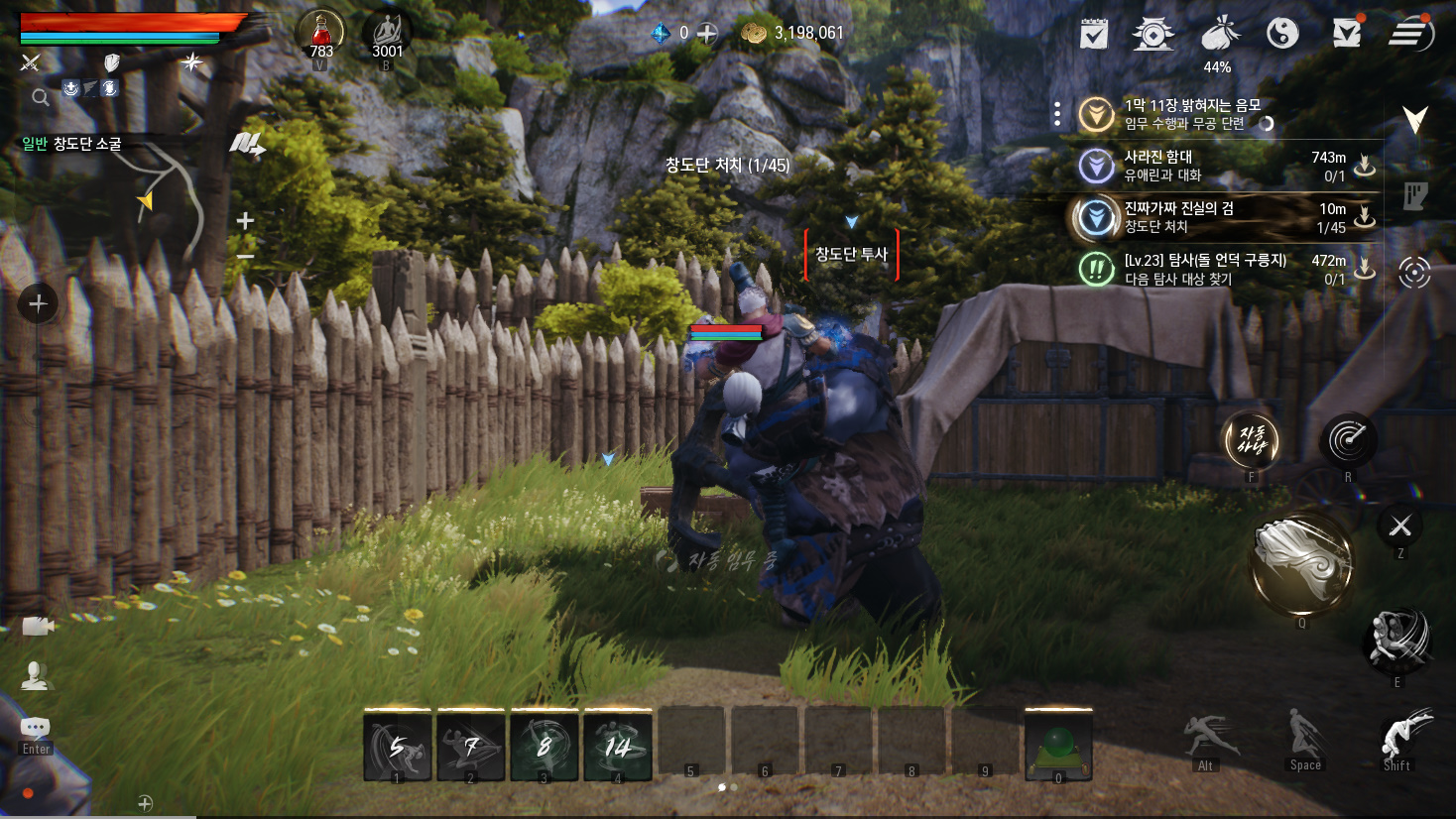Viewport: 1456px width, 819px height.
Task: Open the chat box
Action: click(x=36, y=729)
